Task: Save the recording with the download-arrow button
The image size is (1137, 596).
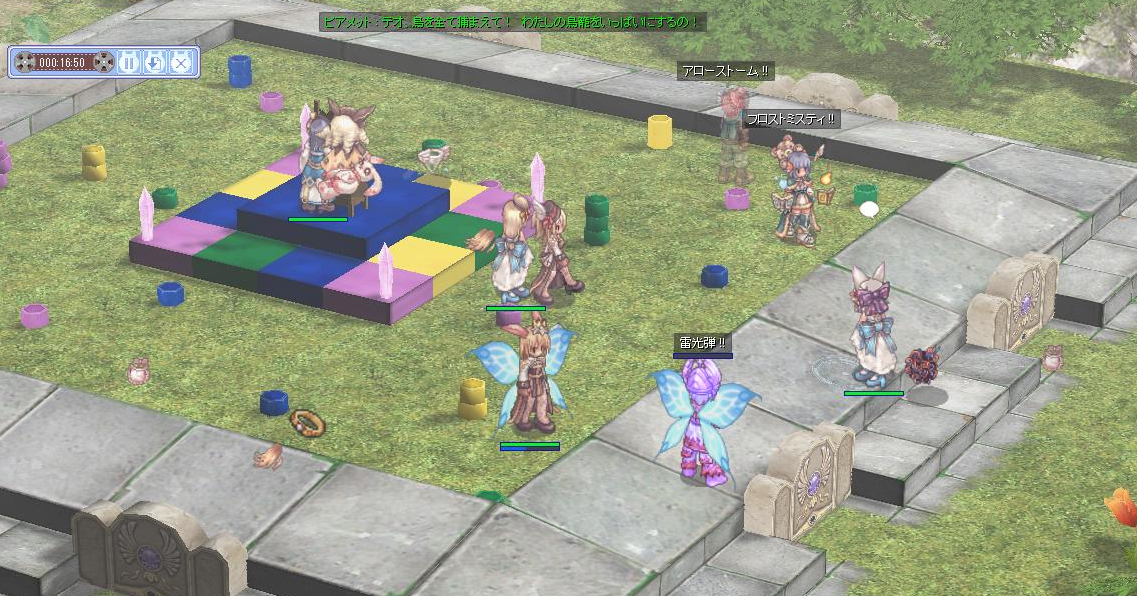Action: point(154,62)
